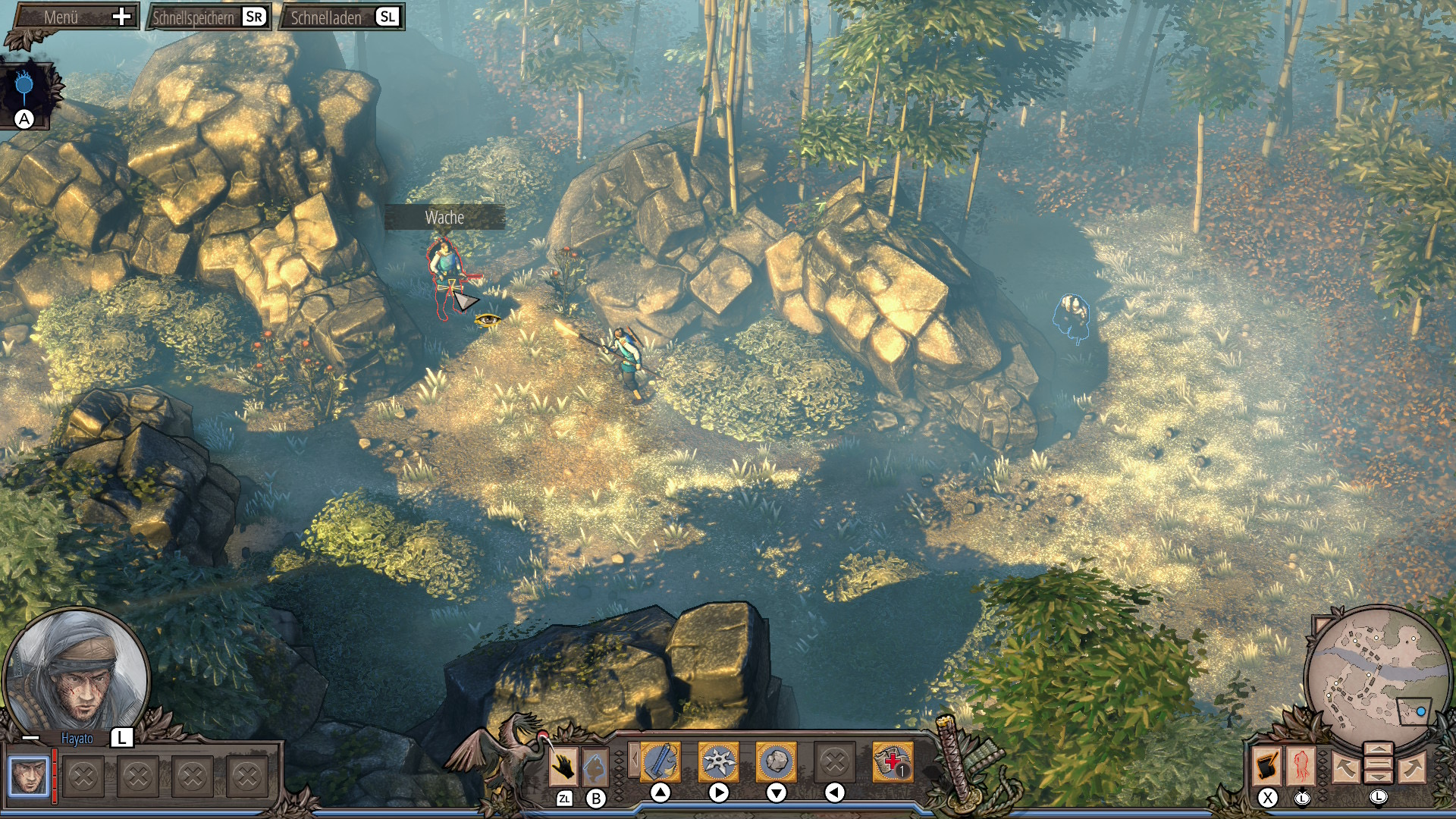1456x819 pixels.
Task: Rotate camera with the left curved arrow
Action: [1345, 768]
